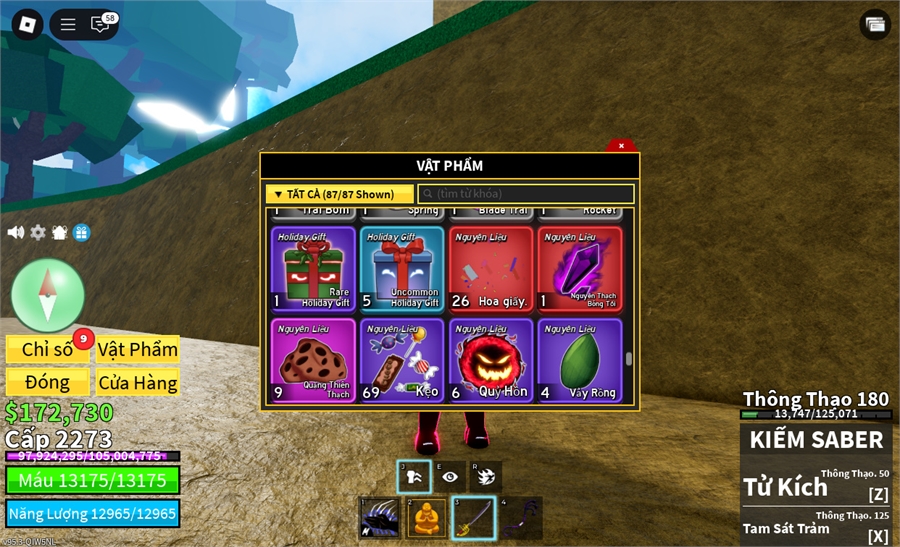Select the Rare Holiday Gift item
The image size is (900, 547).
click(313, 269)
